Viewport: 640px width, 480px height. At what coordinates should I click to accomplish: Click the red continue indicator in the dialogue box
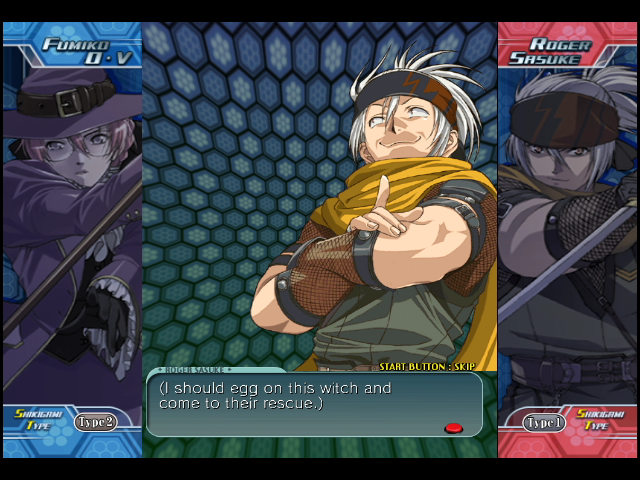tap(453, 428)
